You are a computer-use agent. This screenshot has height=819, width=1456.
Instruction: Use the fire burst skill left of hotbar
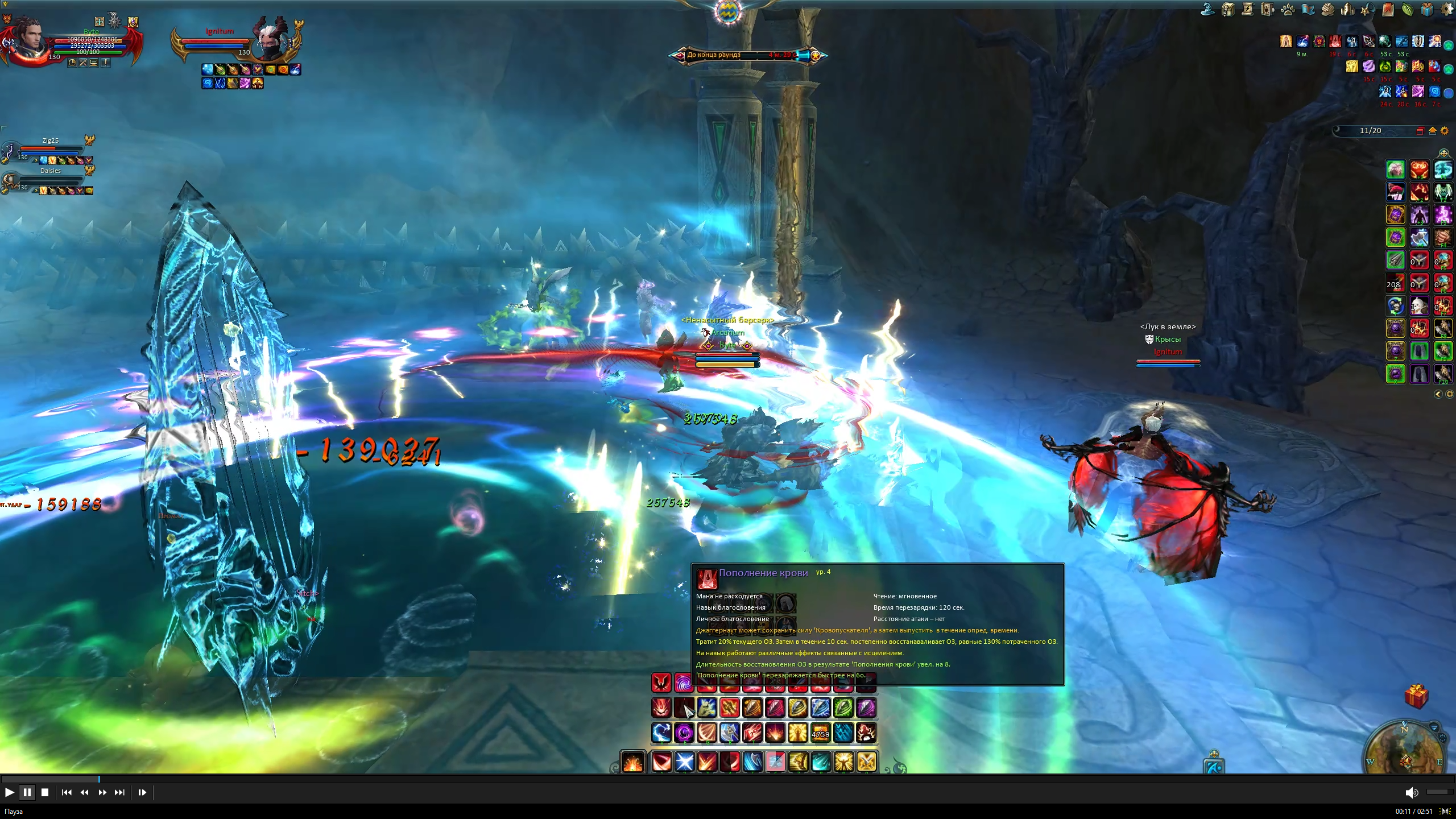pyautogui.click(x=632, y=762)
